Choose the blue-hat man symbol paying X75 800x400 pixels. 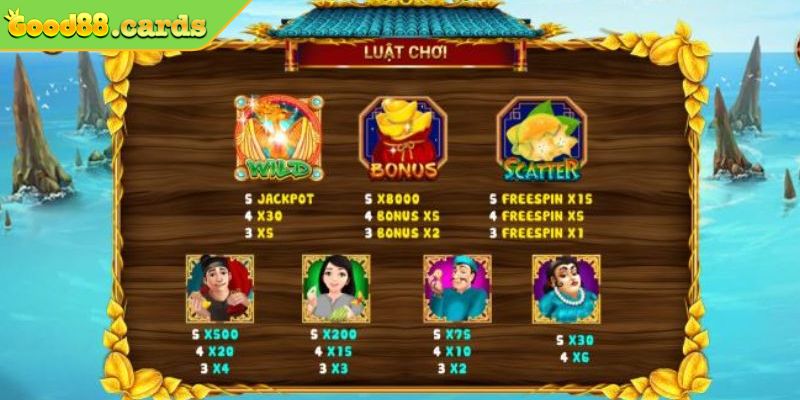456,289
